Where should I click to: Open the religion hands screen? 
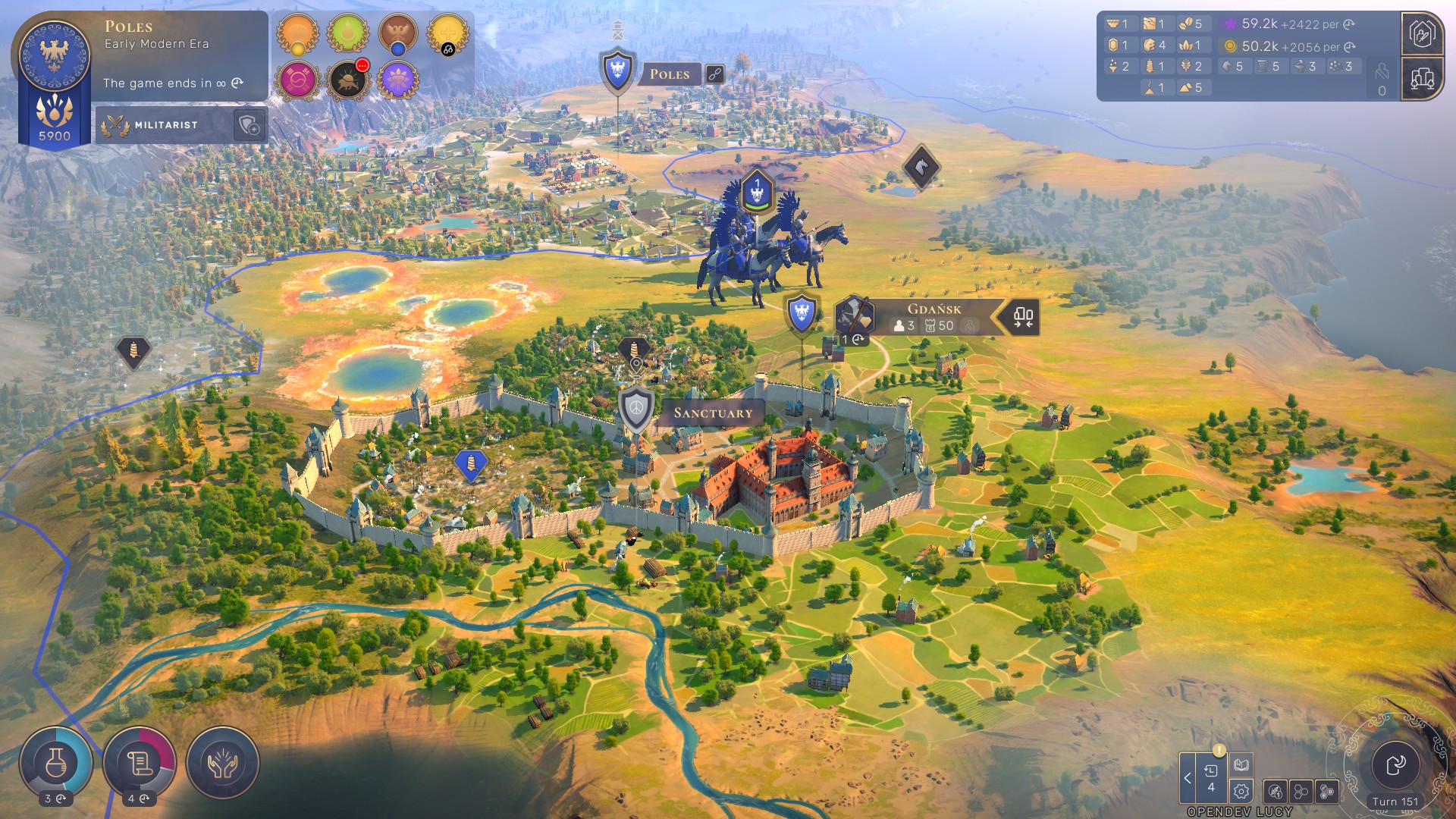tap(223, 763)
